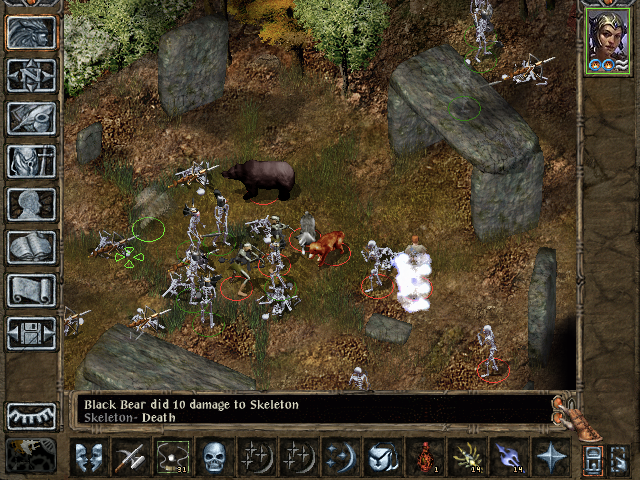
Task: Open the journal from the sidebar
Action: (x=31, y=119)
